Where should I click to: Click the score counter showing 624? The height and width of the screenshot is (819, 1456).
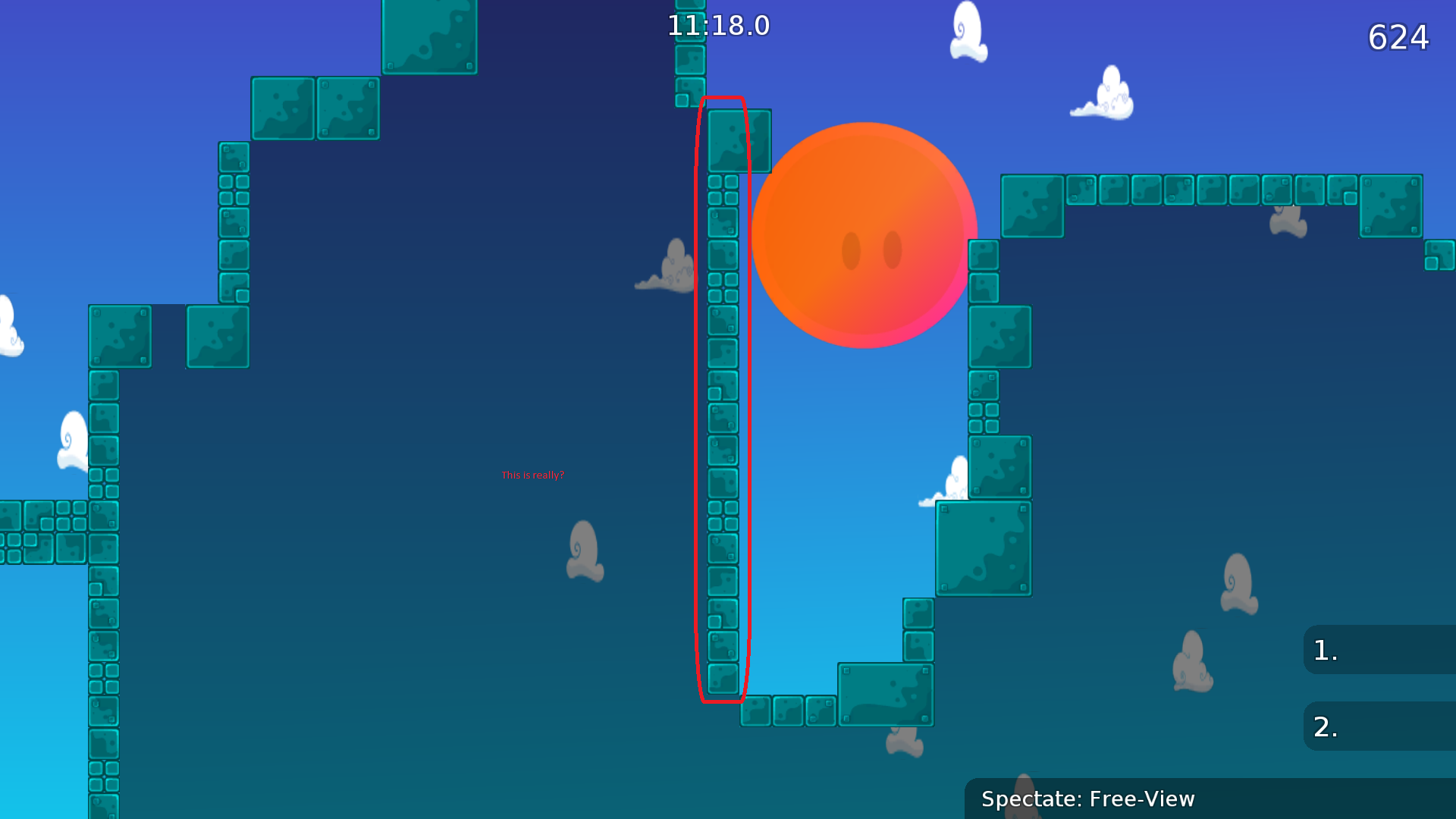(x=1398, y=36)
